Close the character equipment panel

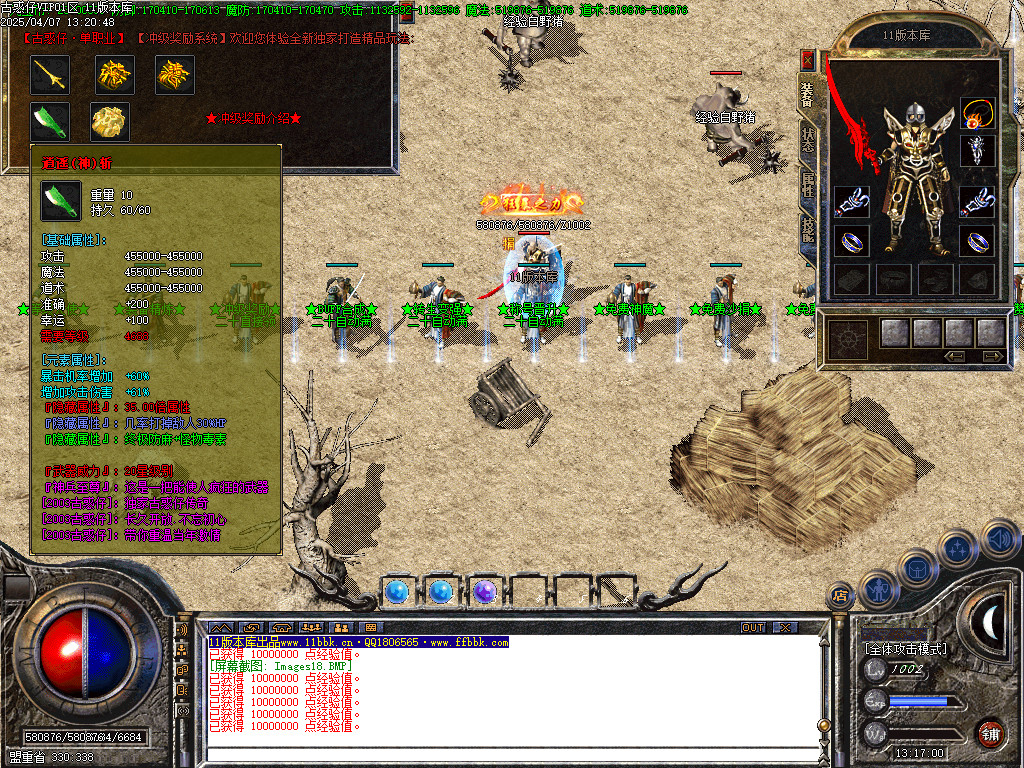pyautogui.click(x=808, y=60)
